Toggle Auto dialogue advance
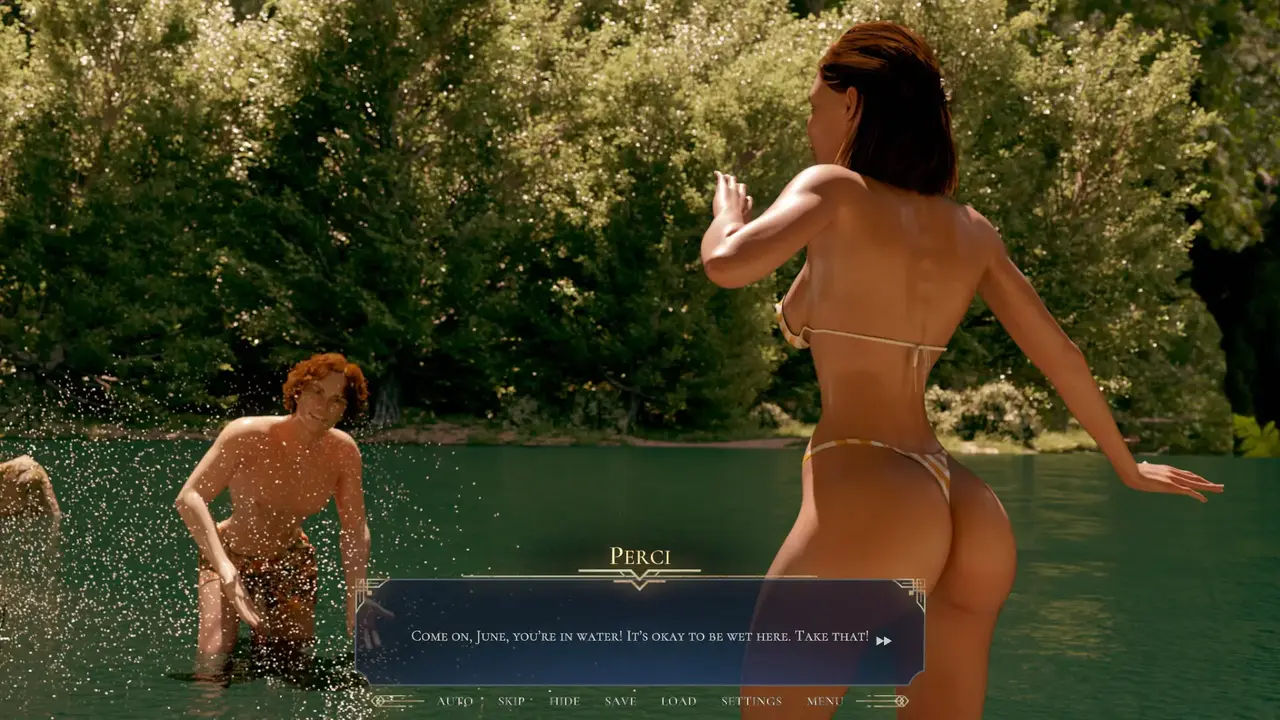Screen dimensions: 1280x720 (455, 701)
